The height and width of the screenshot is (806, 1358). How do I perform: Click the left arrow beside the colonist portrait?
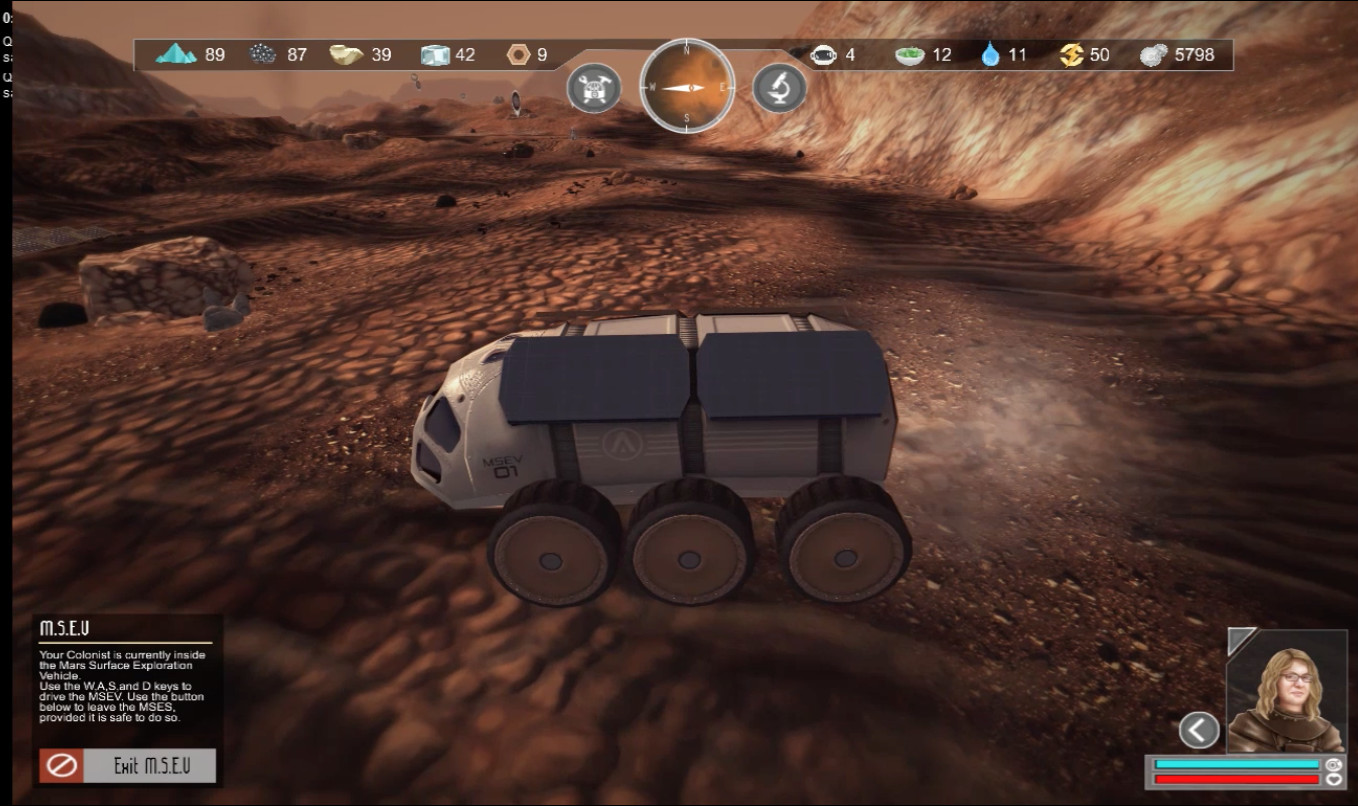tap(1199, 730)
